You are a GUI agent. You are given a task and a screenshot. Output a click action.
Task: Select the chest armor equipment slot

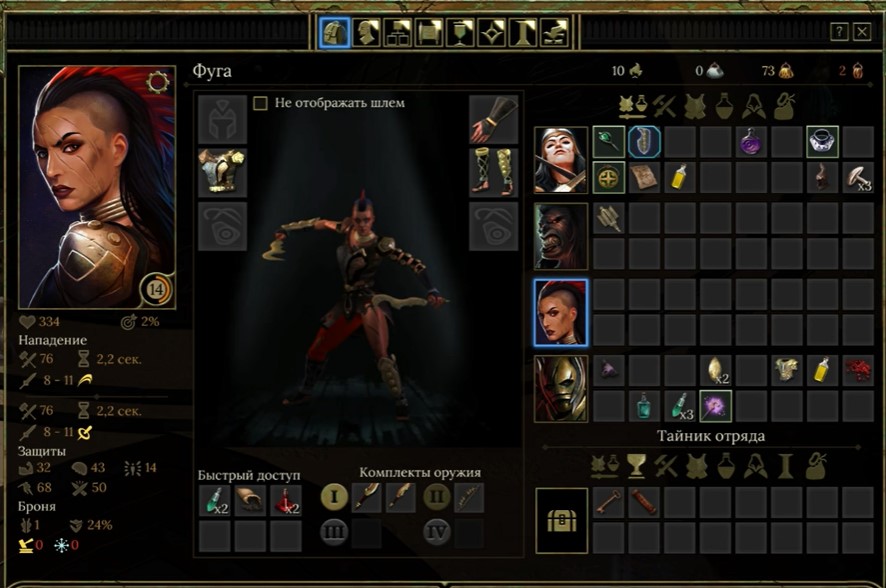click(222, 172)
